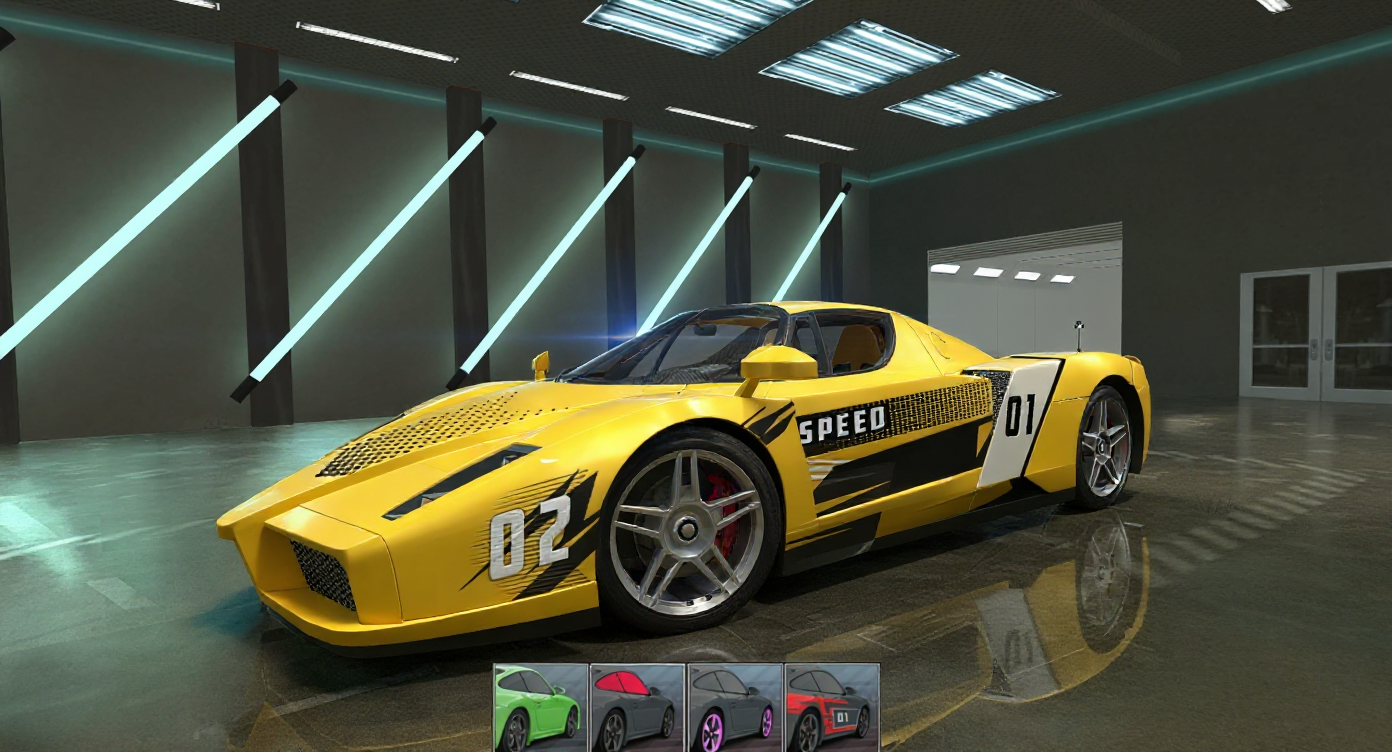Click the SPEED decal on the door
The height and width of the screenshot is (752, 1392).
click(x=843, y=424)
